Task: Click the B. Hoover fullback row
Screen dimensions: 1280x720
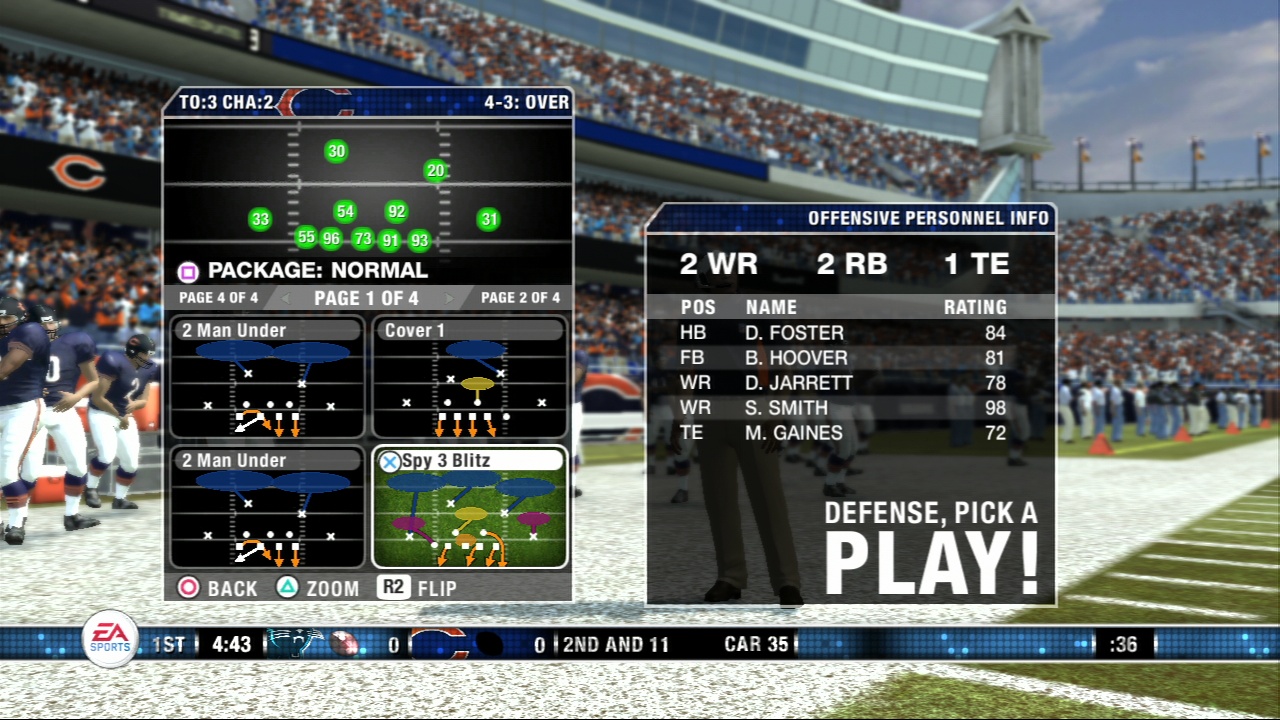Action: coord(850,358)
